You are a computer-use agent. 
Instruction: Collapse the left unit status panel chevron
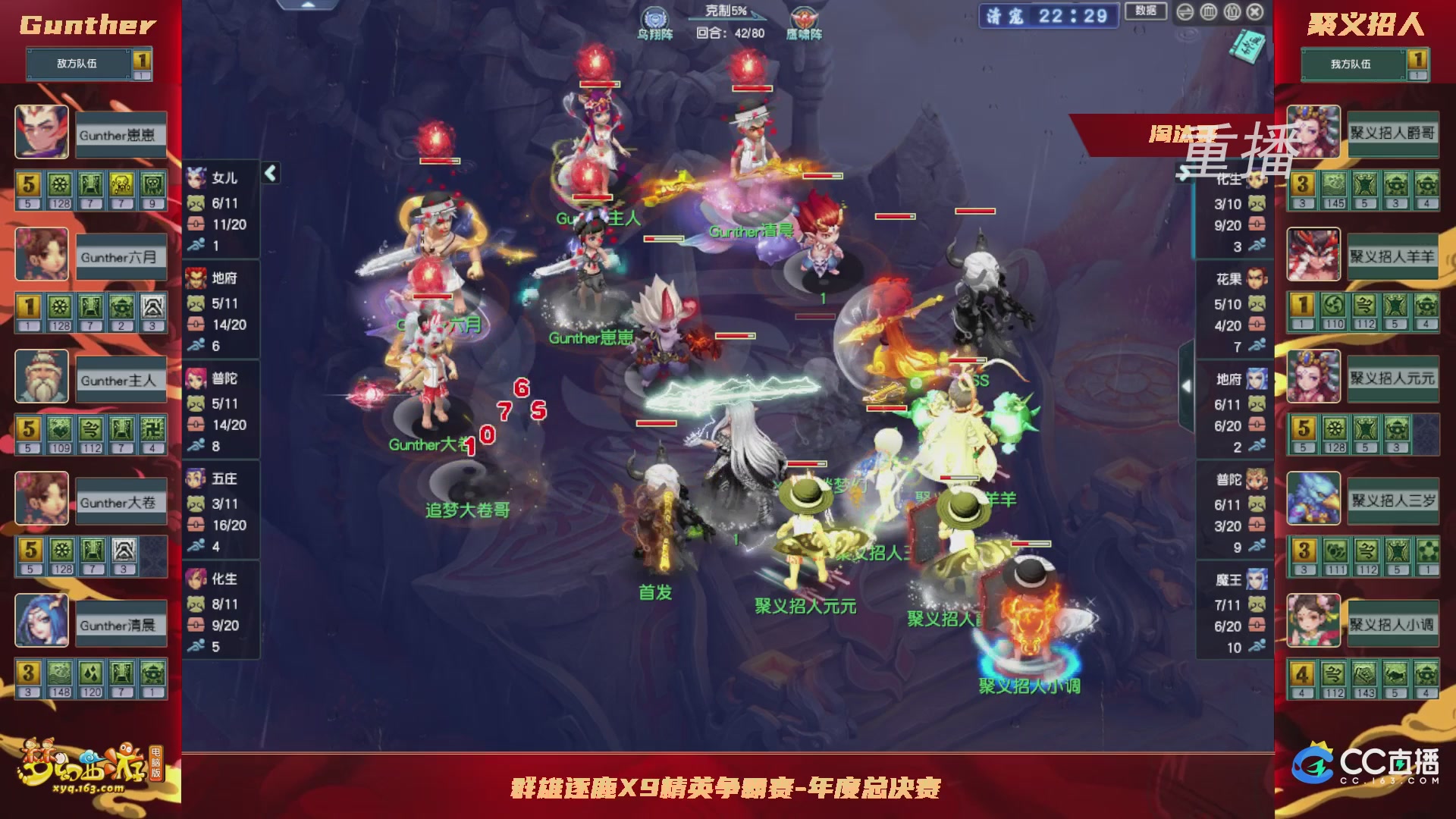[x=269, y=173]
